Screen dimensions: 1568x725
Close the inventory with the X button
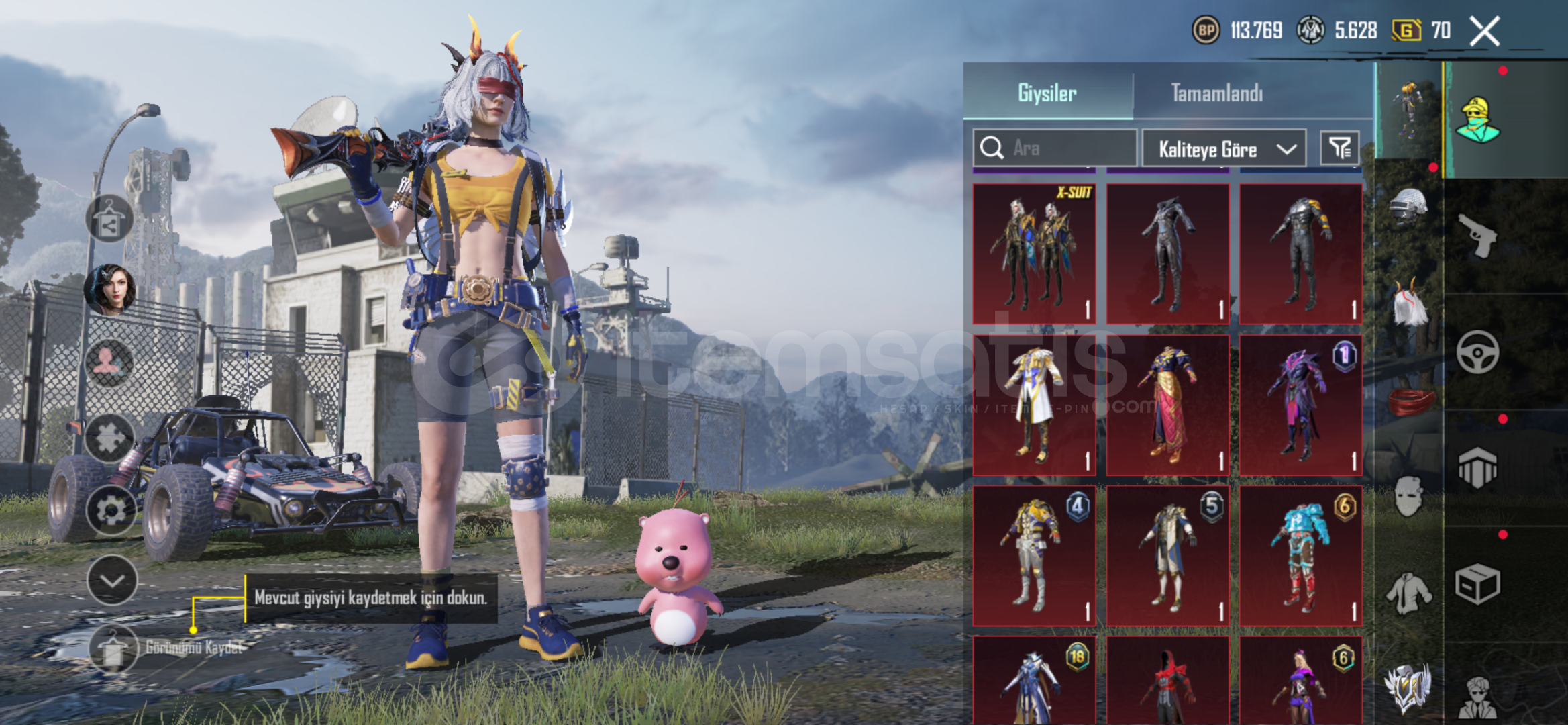(1484, 32)
